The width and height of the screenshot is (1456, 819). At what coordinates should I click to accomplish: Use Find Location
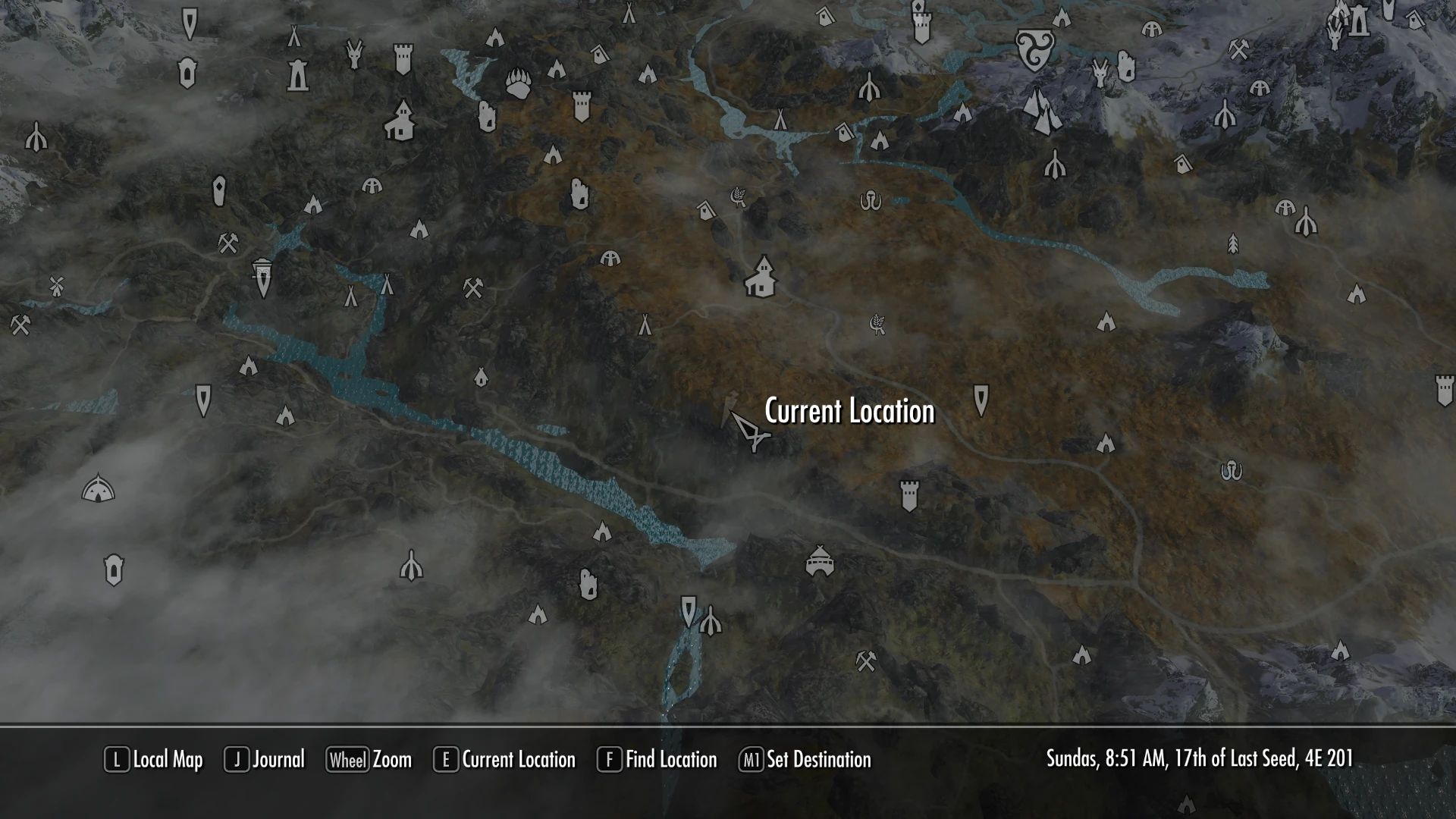coord(669,760)
